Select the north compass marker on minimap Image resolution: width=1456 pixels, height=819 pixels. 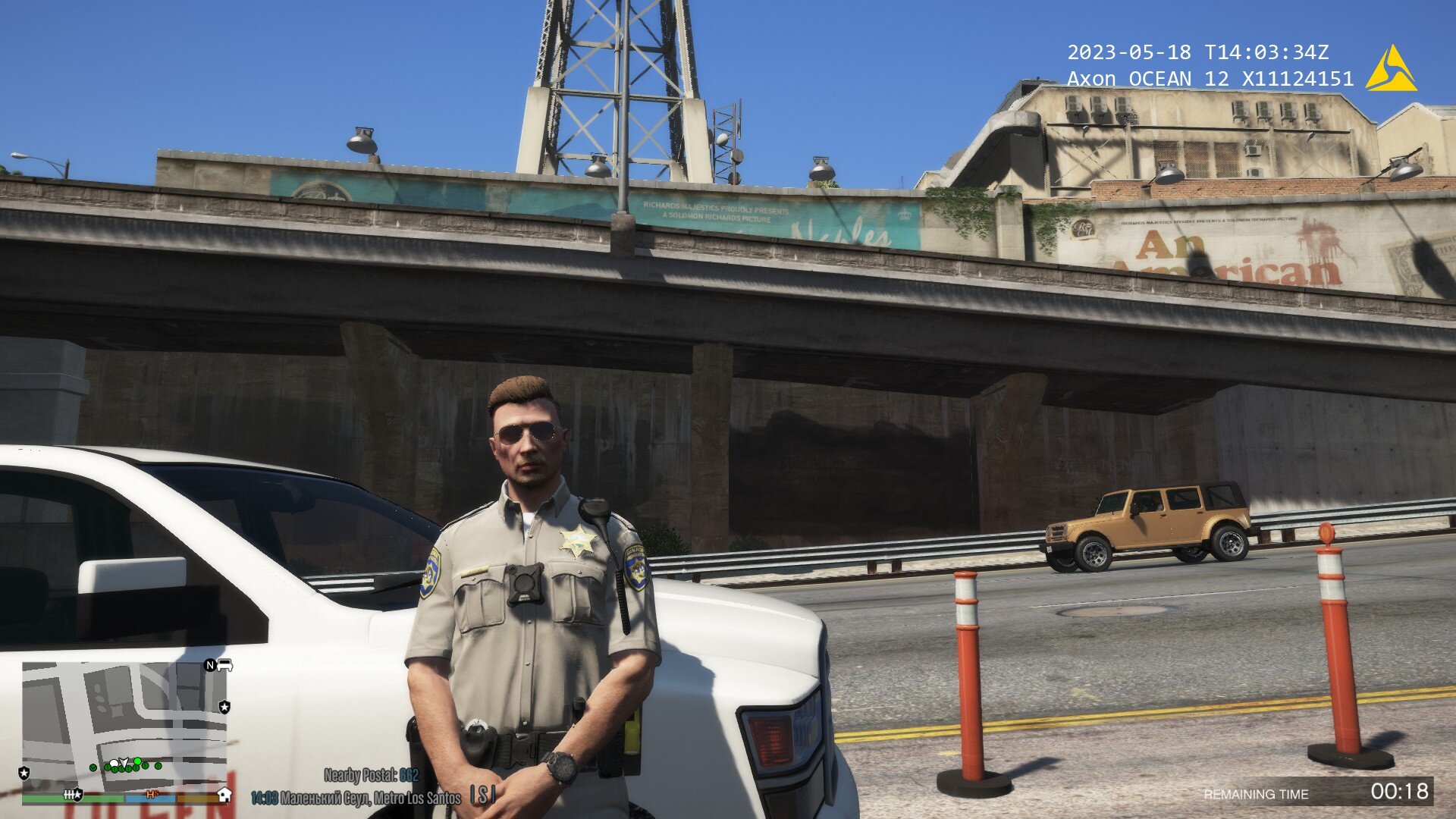click(x=210, y=666)
